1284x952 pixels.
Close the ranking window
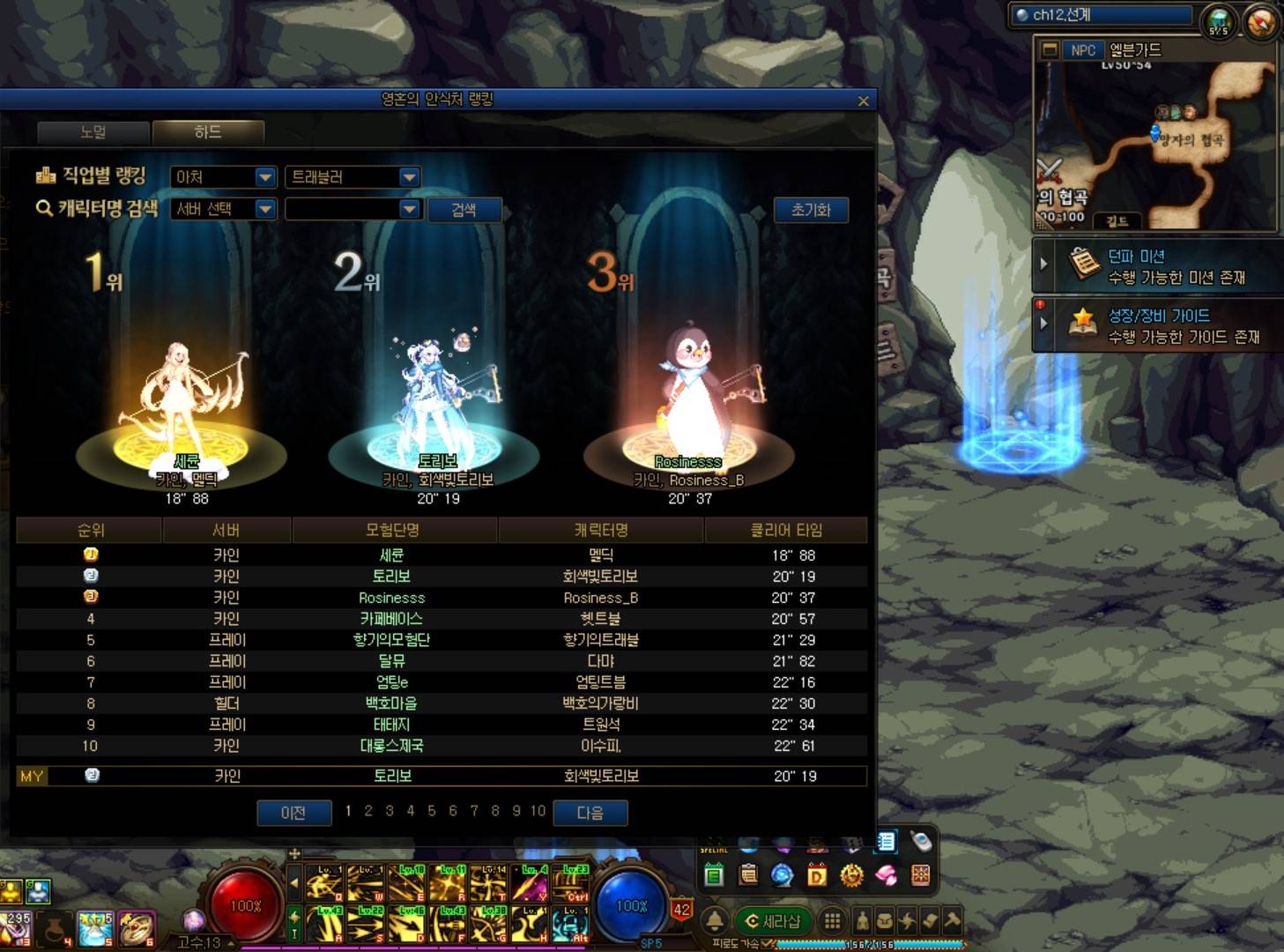click(863, 100)
